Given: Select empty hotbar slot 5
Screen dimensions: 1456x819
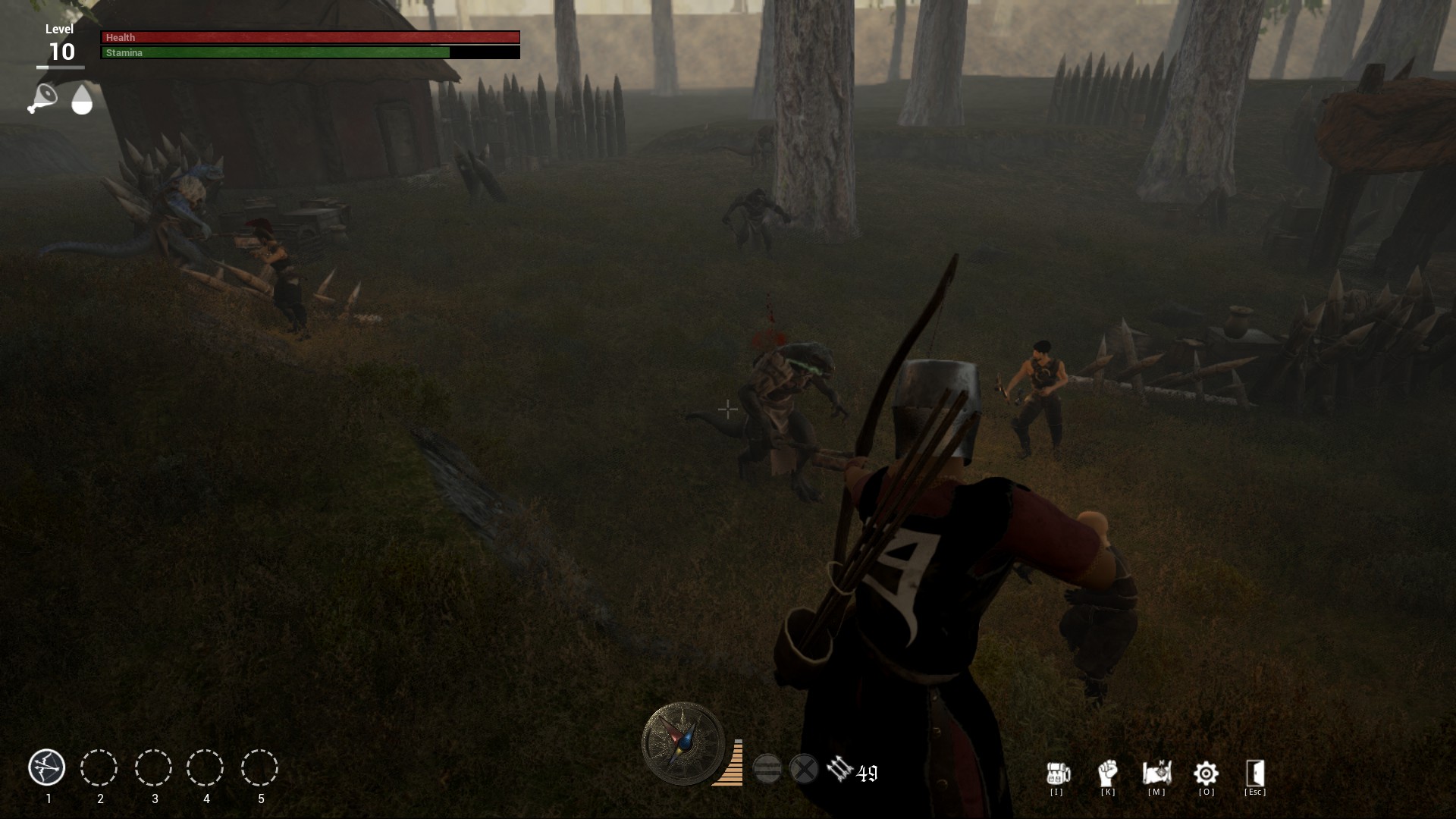Looking at the screenshot, I should pyautogui.click(x=260, y=768).
